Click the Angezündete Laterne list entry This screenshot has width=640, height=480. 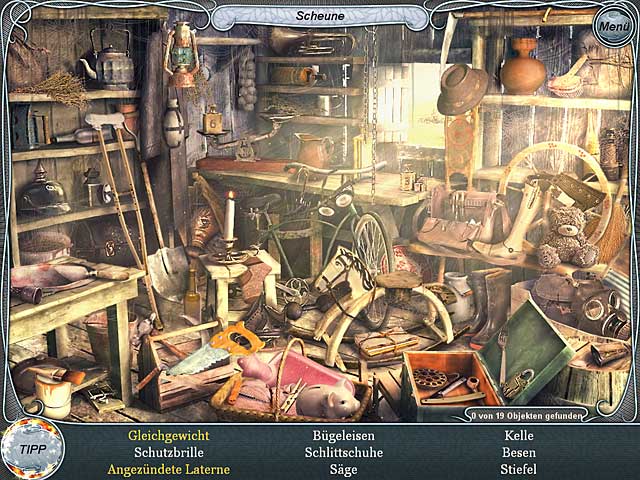(x=168, y=469)
